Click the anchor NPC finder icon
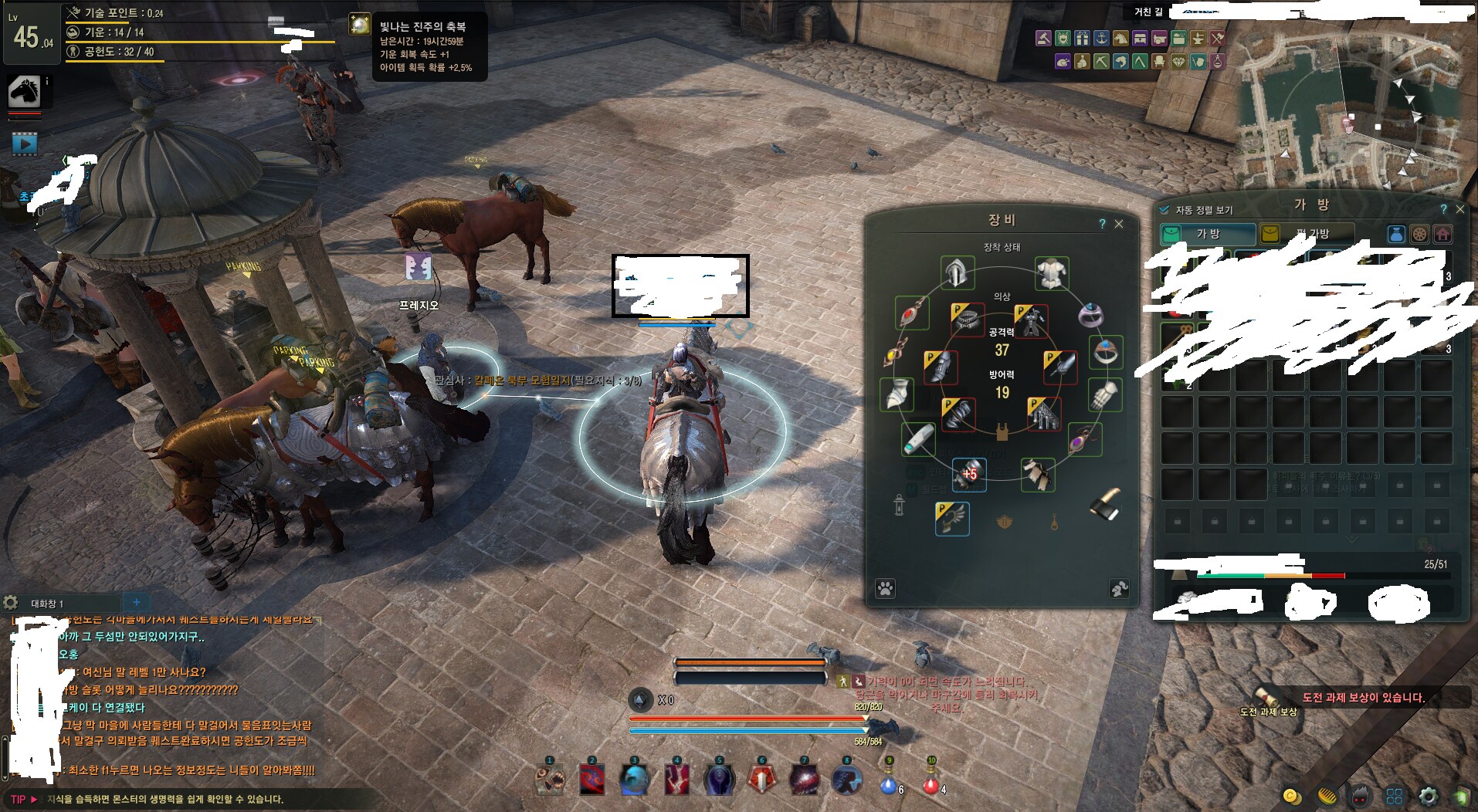 coord(1101,38)
